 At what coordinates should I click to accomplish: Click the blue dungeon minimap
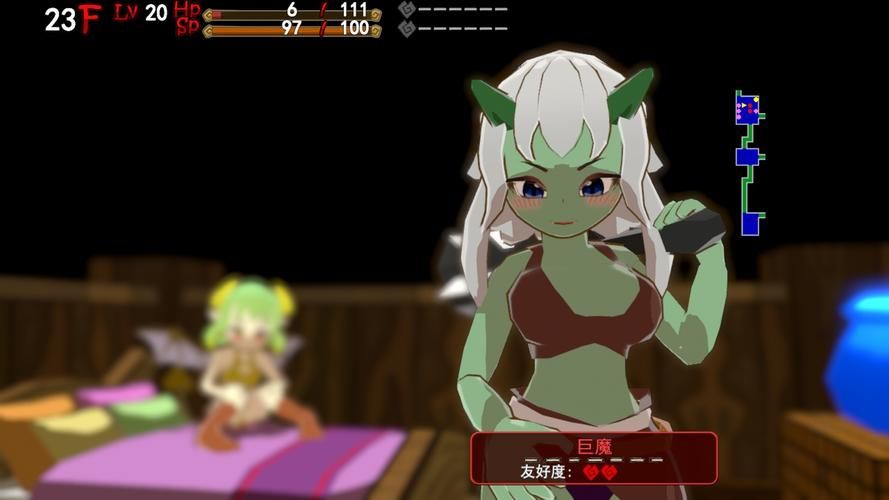coord(748,162)
